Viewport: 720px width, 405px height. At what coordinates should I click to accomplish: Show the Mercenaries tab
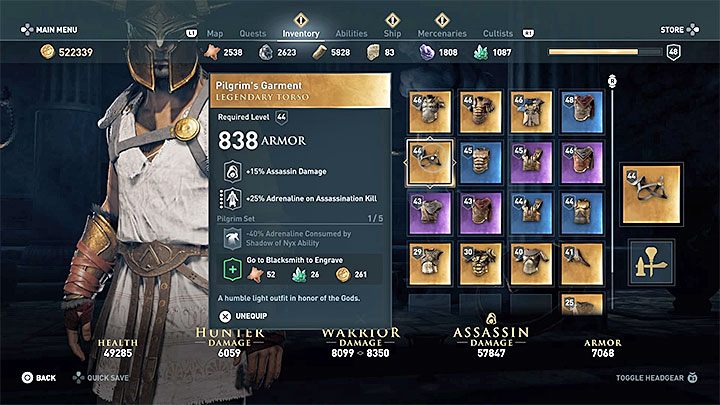pyautogui.click(x=441, y=32)
